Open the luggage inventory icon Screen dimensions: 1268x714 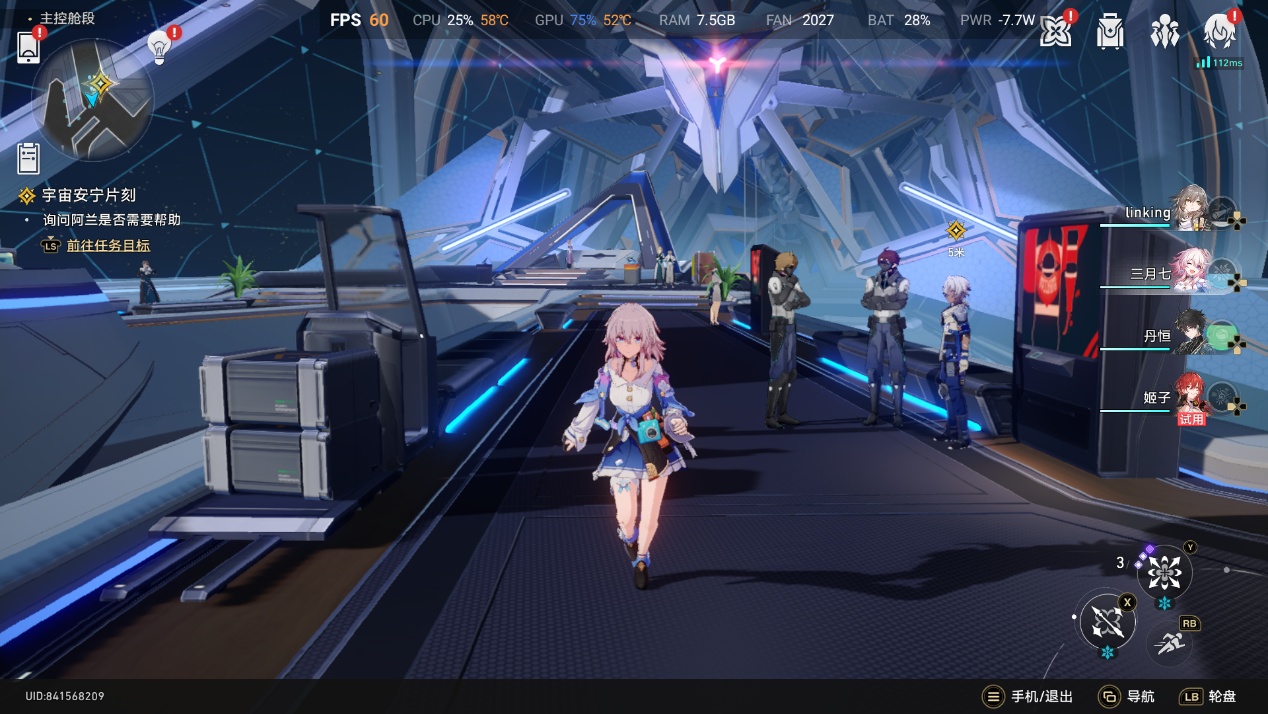(x=1110, y=32)
